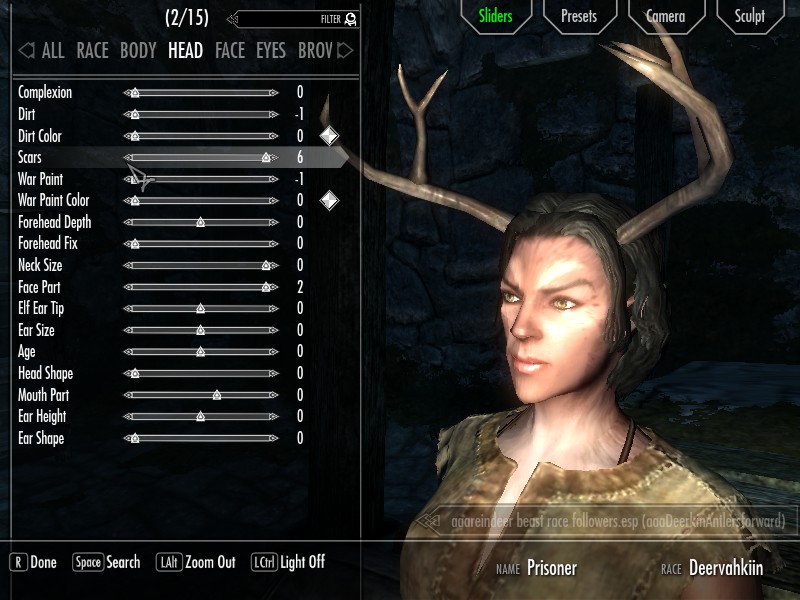This screenshot has width=800, height=600.
Task: Open the War Paint Color diamond
Action: point(329,201)
